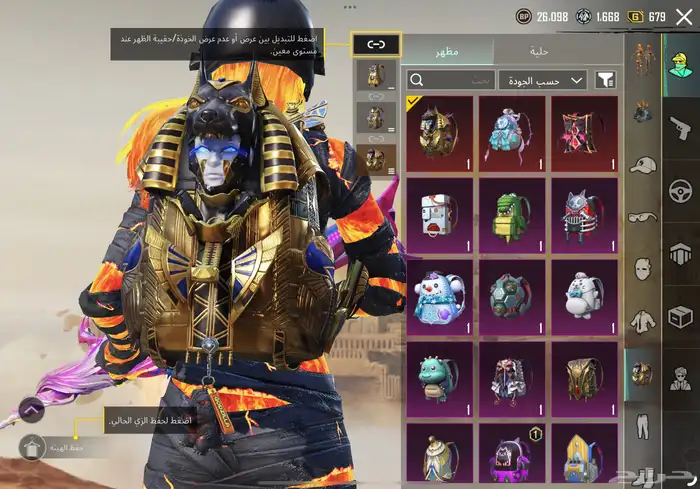Viewport: 700px width, 489px height.
Task: Open the steering wheel vehicle category
Action: point(681,190)
